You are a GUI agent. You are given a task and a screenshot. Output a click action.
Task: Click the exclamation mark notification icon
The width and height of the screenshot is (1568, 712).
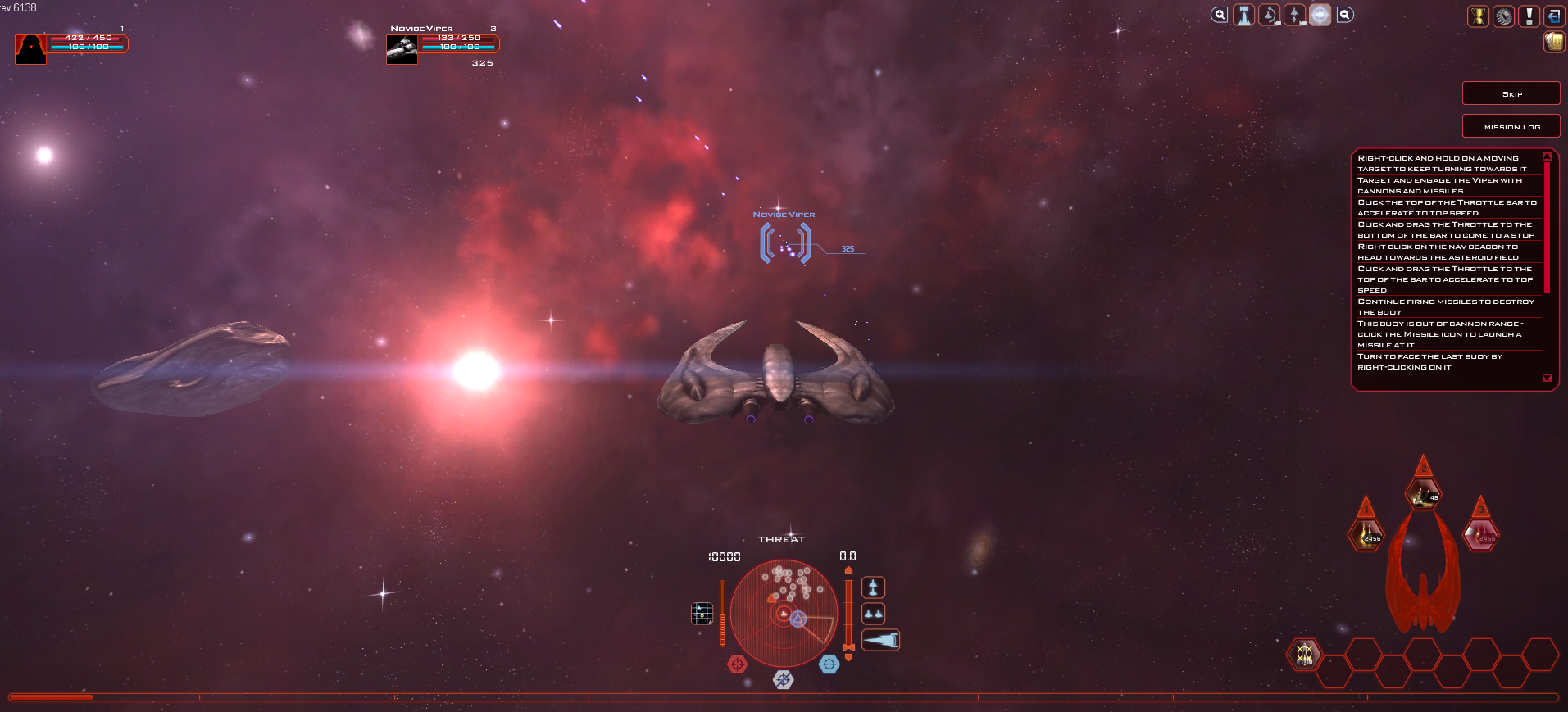1529,16
